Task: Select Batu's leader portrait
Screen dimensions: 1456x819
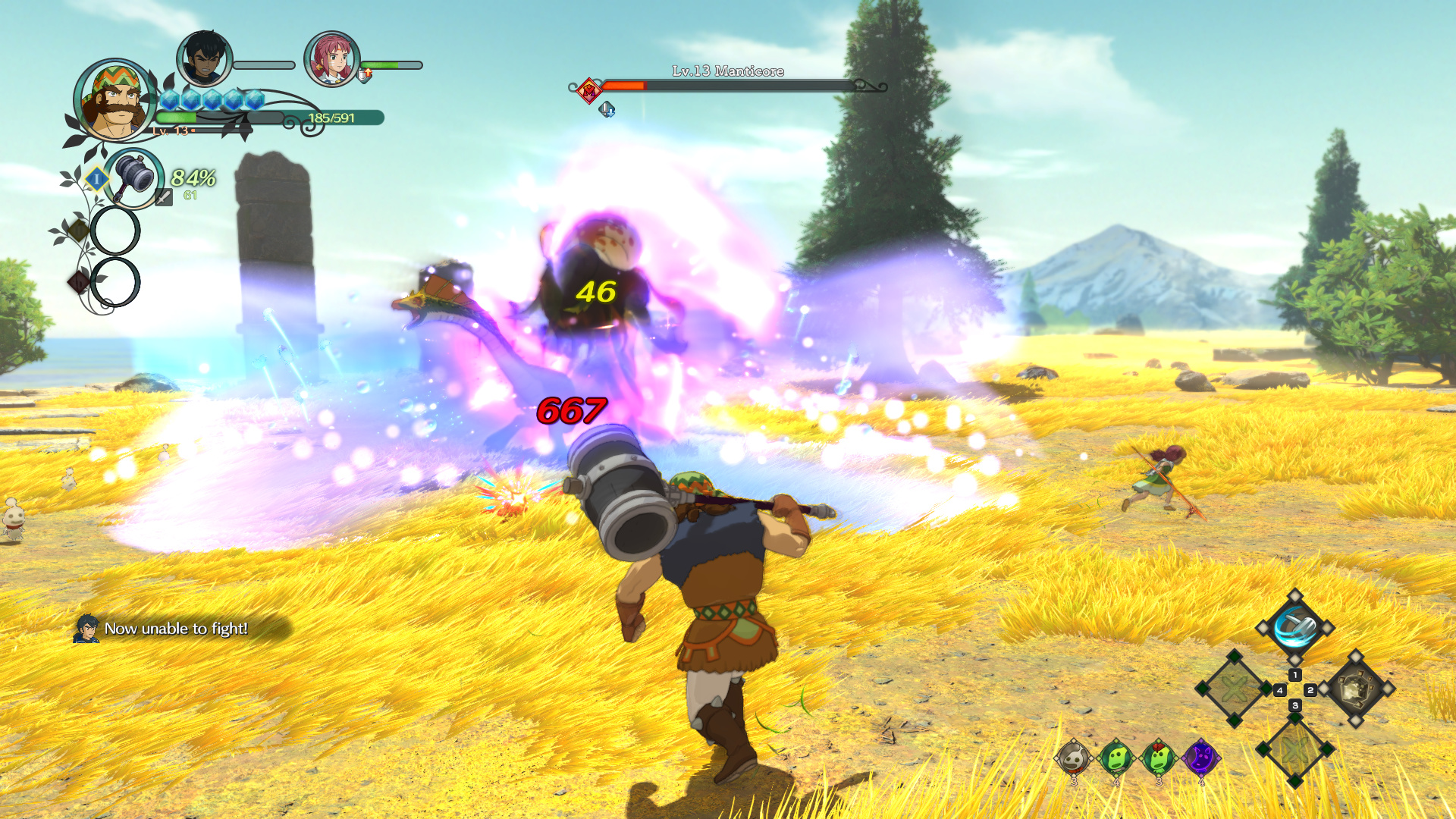Action: 115,101
